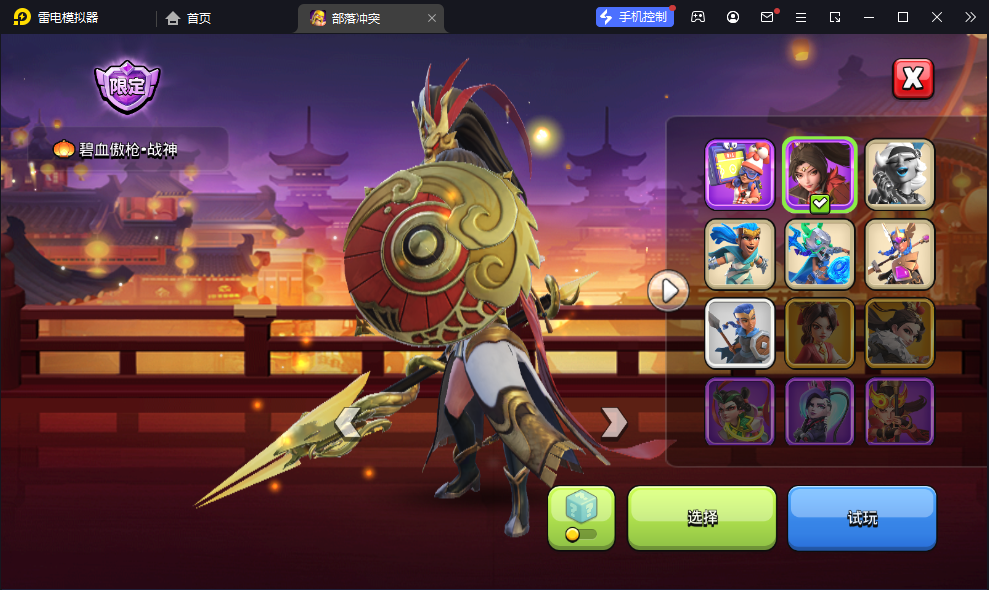This screenshot has height=590, width=989.
Task: Pick the skin with chicken and arcade machine
Action: point(740,174)
